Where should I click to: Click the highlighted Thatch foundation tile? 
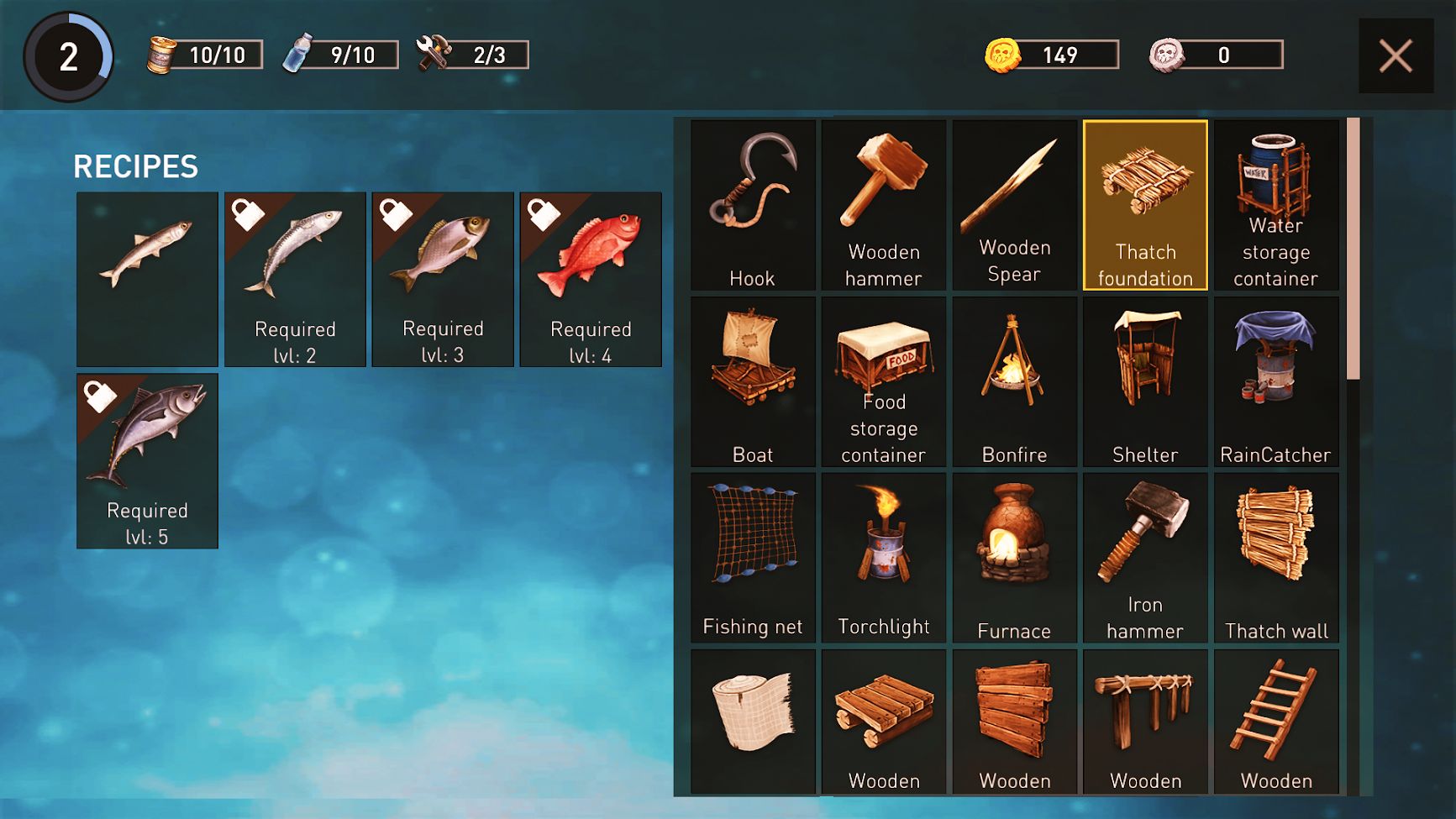tap(1145, 206)
